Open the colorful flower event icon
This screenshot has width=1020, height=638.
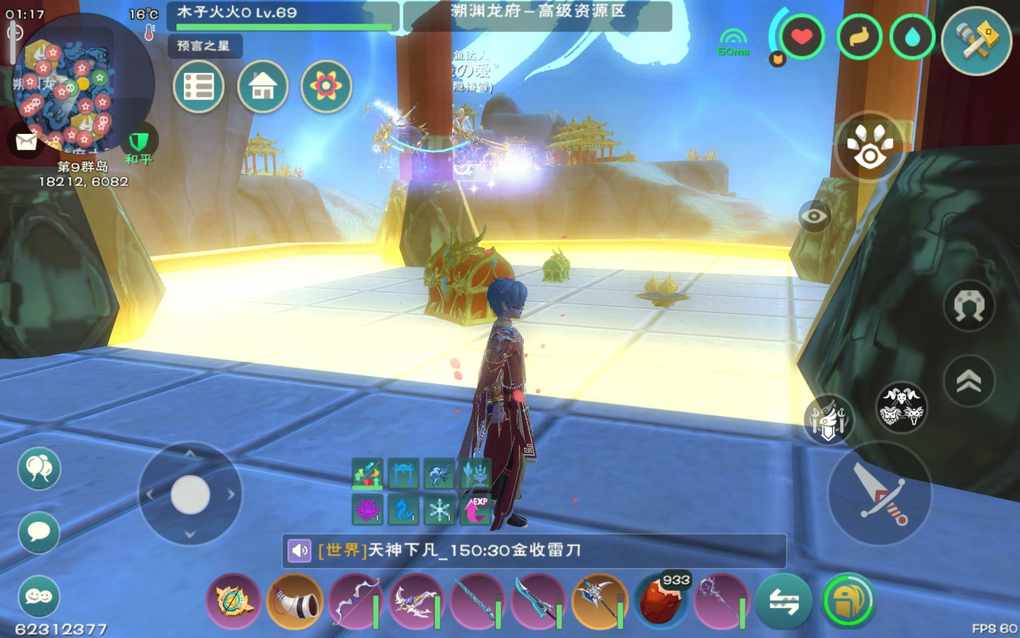click(326, 87)
